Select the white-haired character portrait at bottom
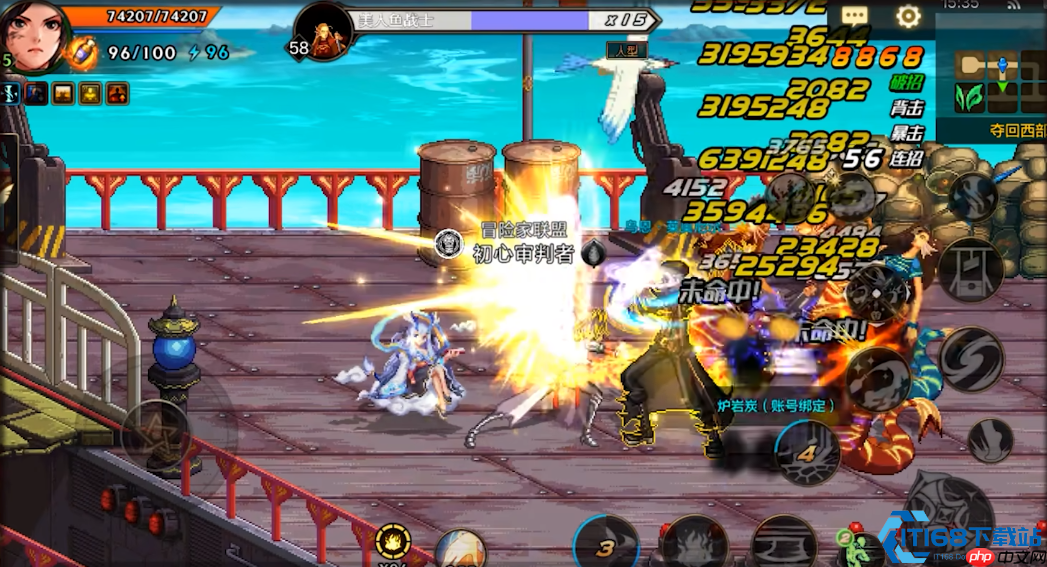 pos(460,549)
